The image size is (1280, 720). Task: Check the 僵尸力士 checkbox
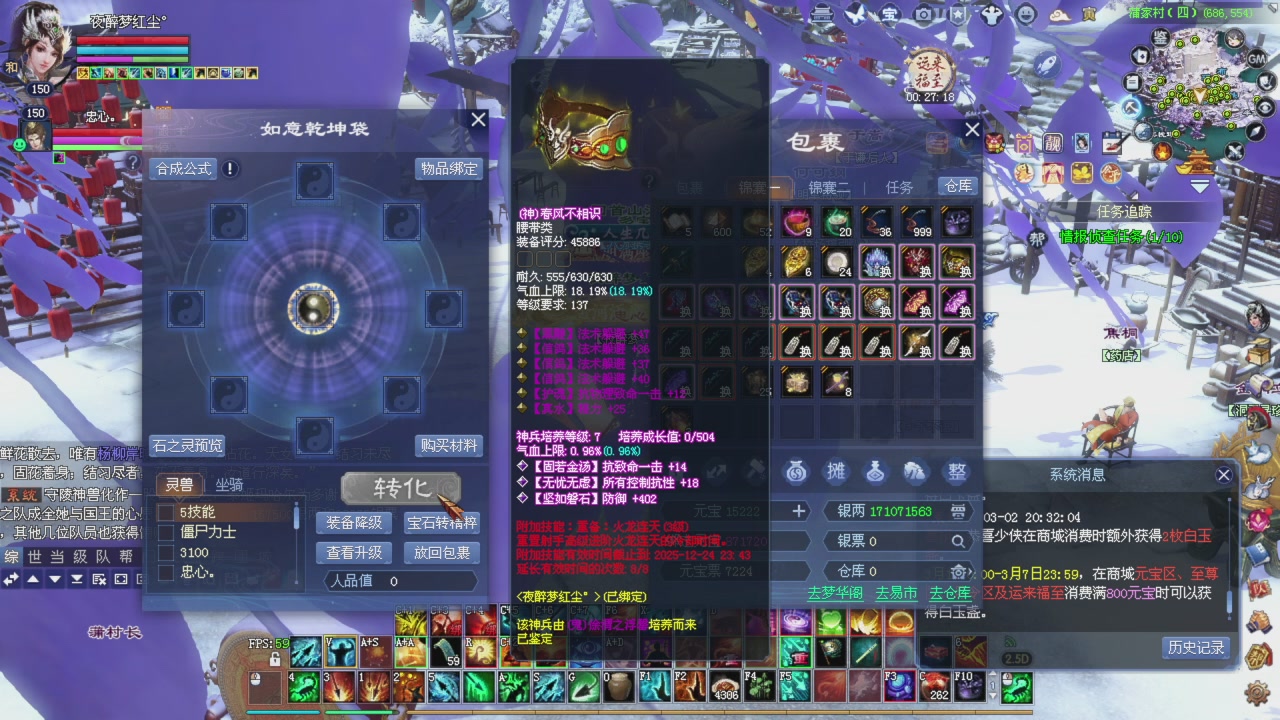pyautogui.click(x=166, y=533)
